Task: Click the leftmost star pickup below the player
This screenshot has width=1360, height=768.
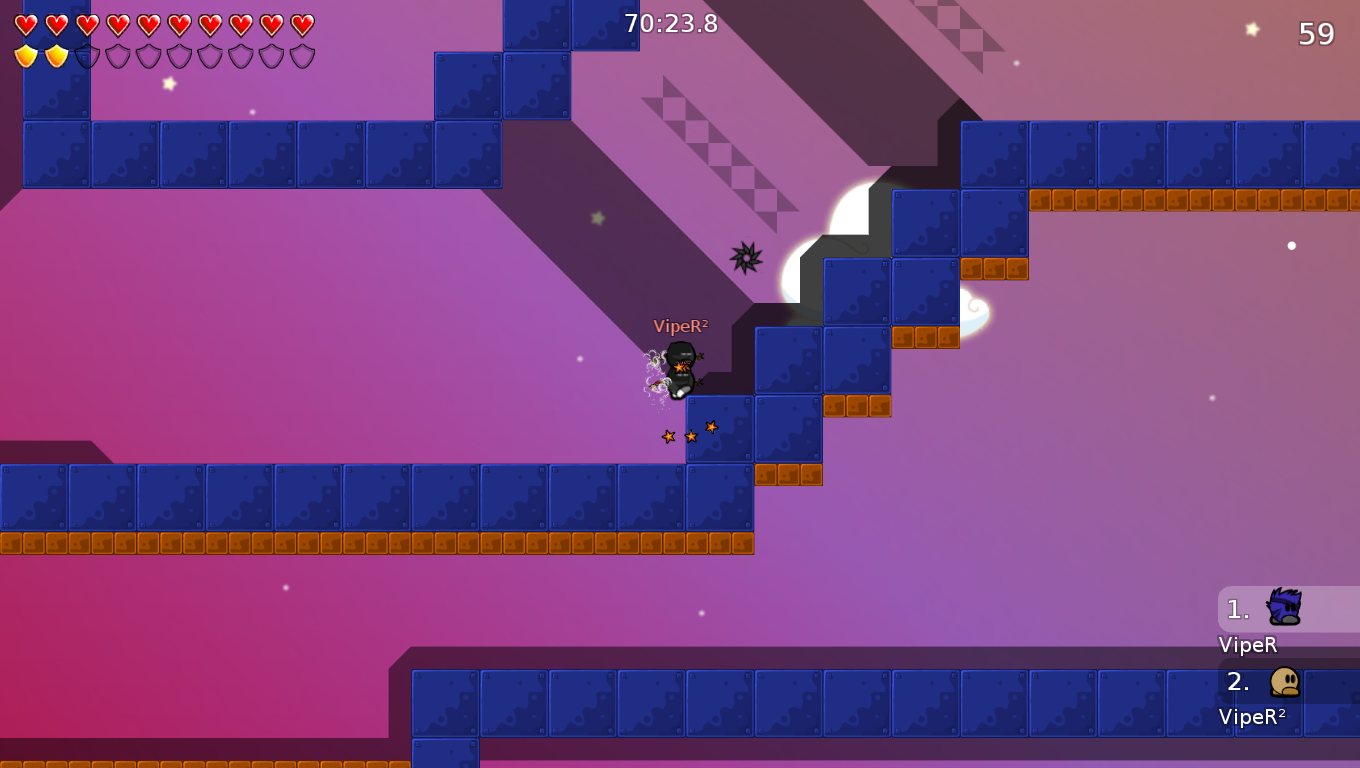Action: click(x=666, y=436)
